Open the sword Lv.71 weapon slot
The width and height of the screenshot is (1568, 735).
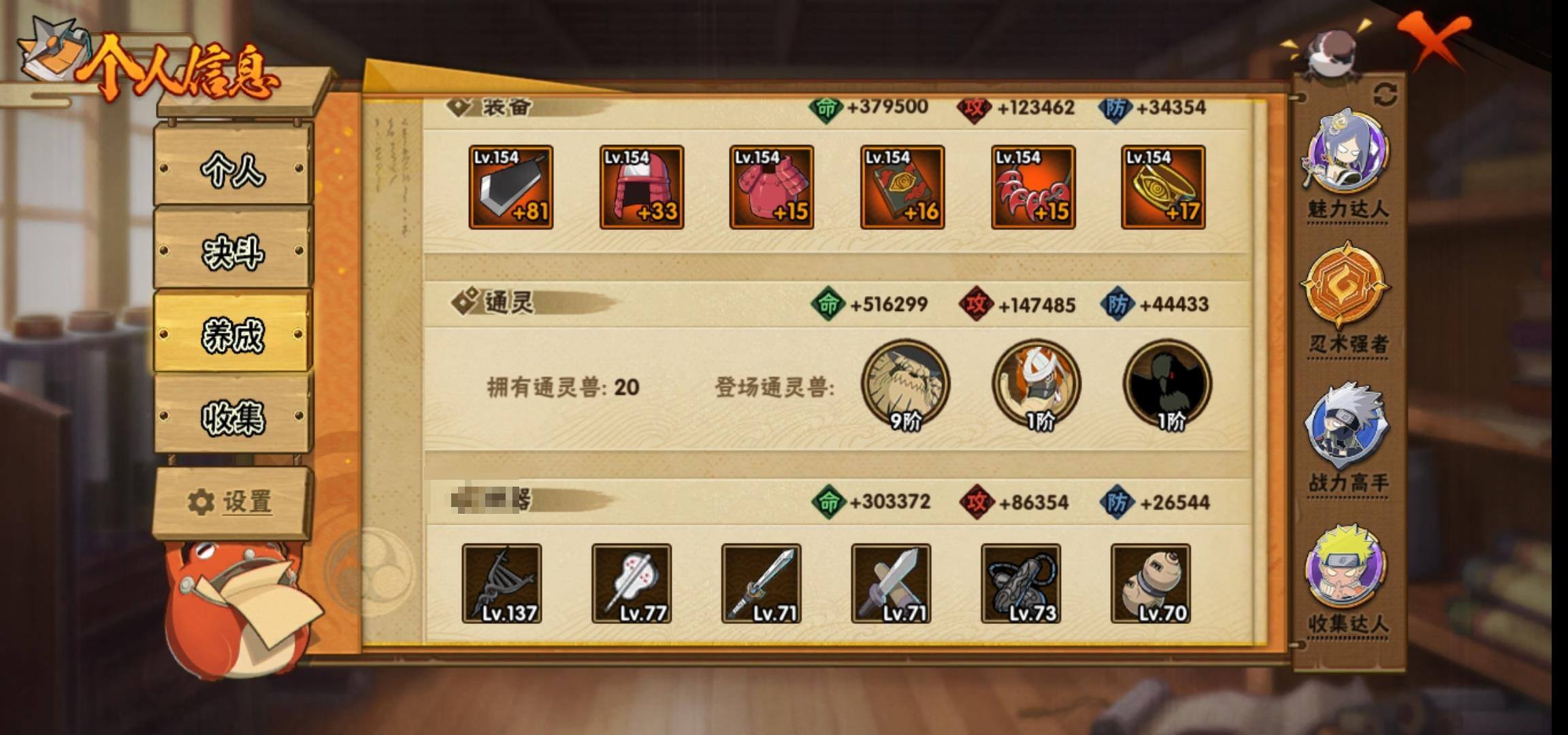(x=761, y=583)
